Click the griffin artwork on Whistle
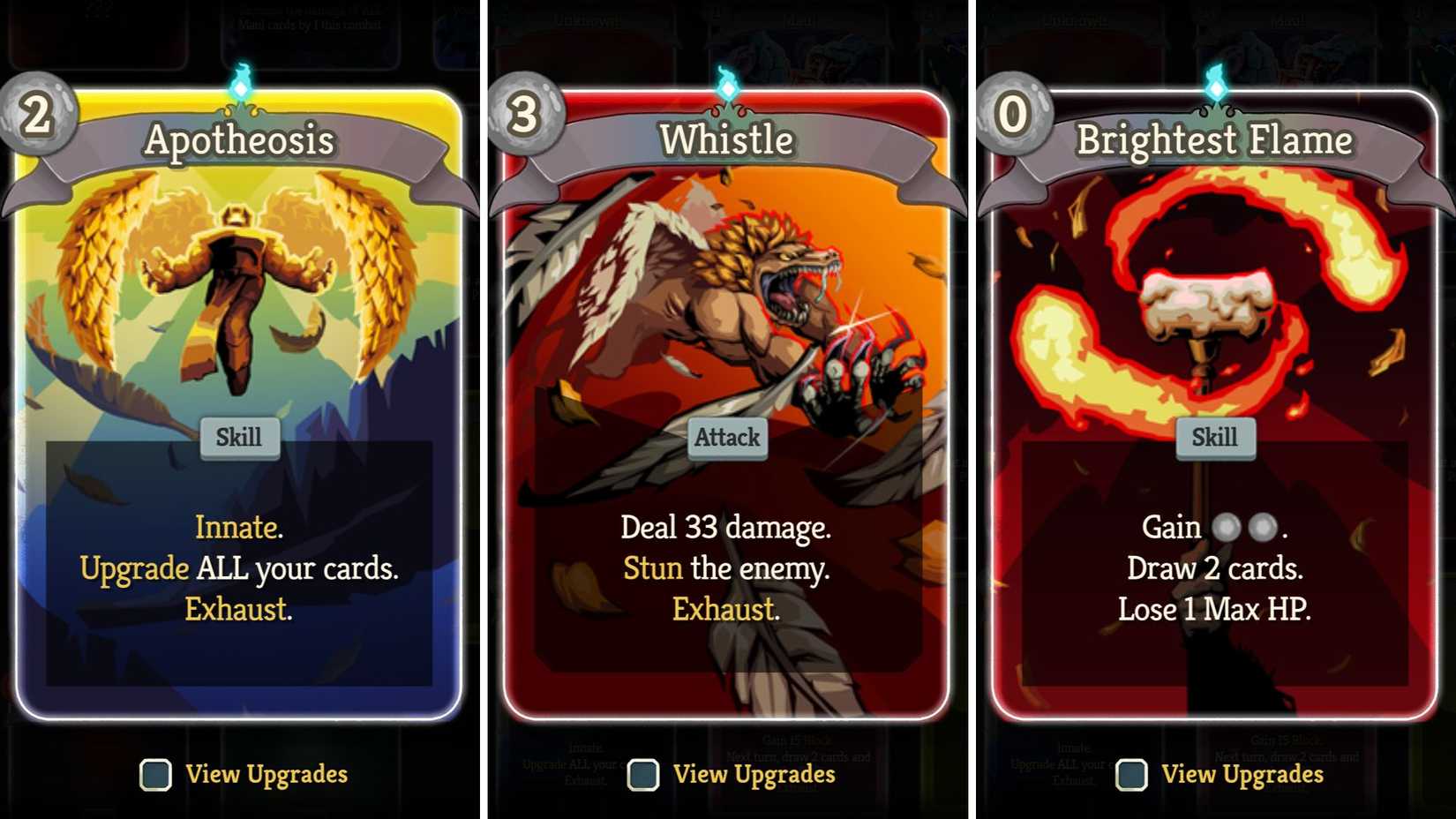Viewport: 1456px width, 819px height. 724,291
